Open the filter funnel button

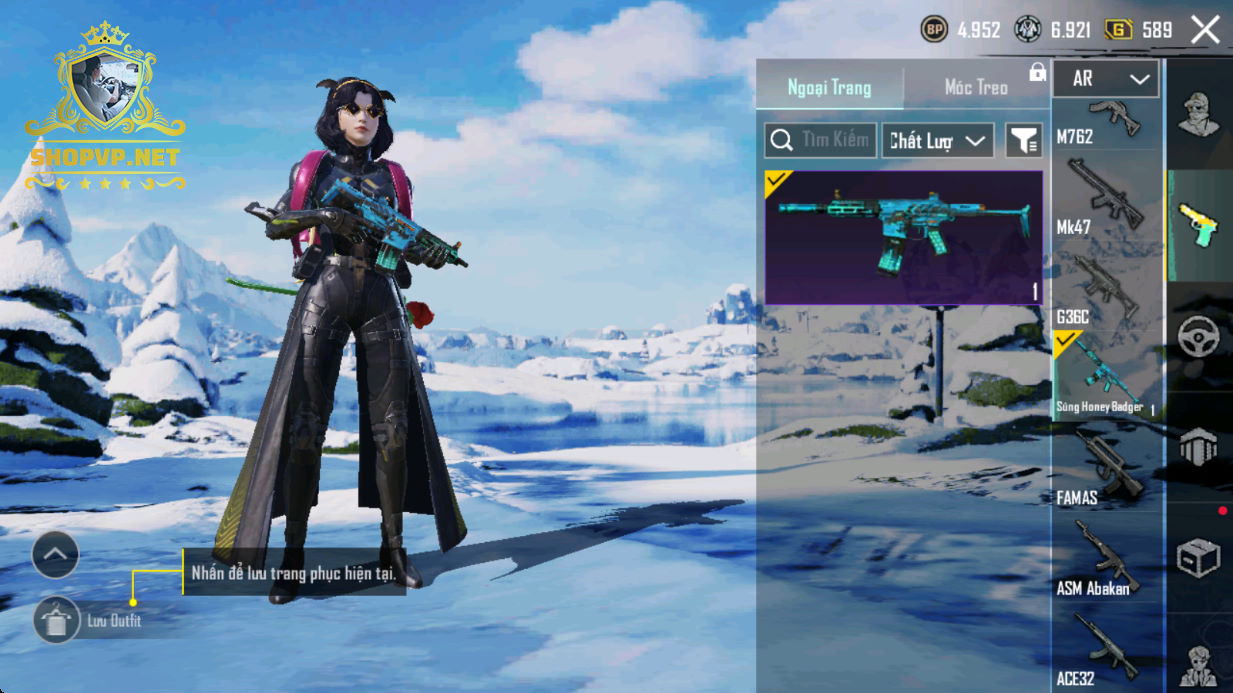click(x=1023, y=141)
